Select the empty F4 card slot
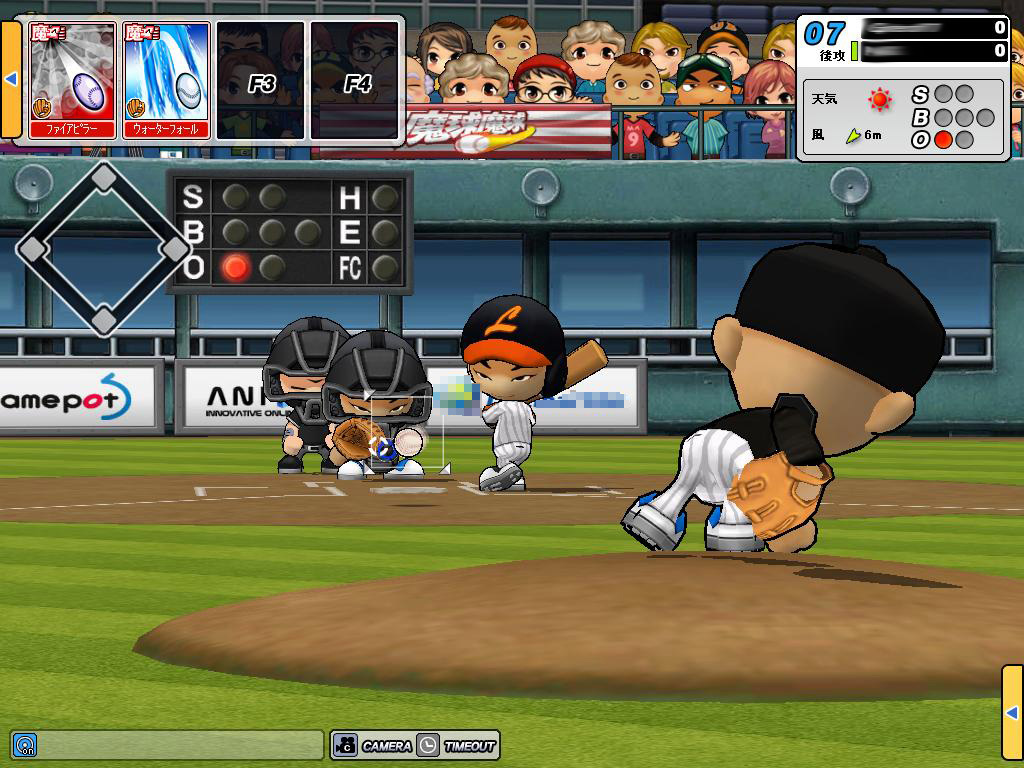The height and width of the screenshot is (768, 1024). [x=354, y=80]
